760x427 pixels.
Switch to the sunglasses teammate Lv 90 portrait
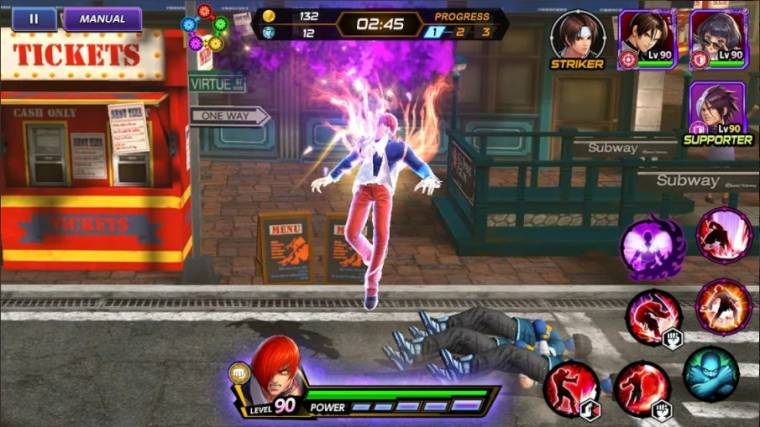click(718, 38)
